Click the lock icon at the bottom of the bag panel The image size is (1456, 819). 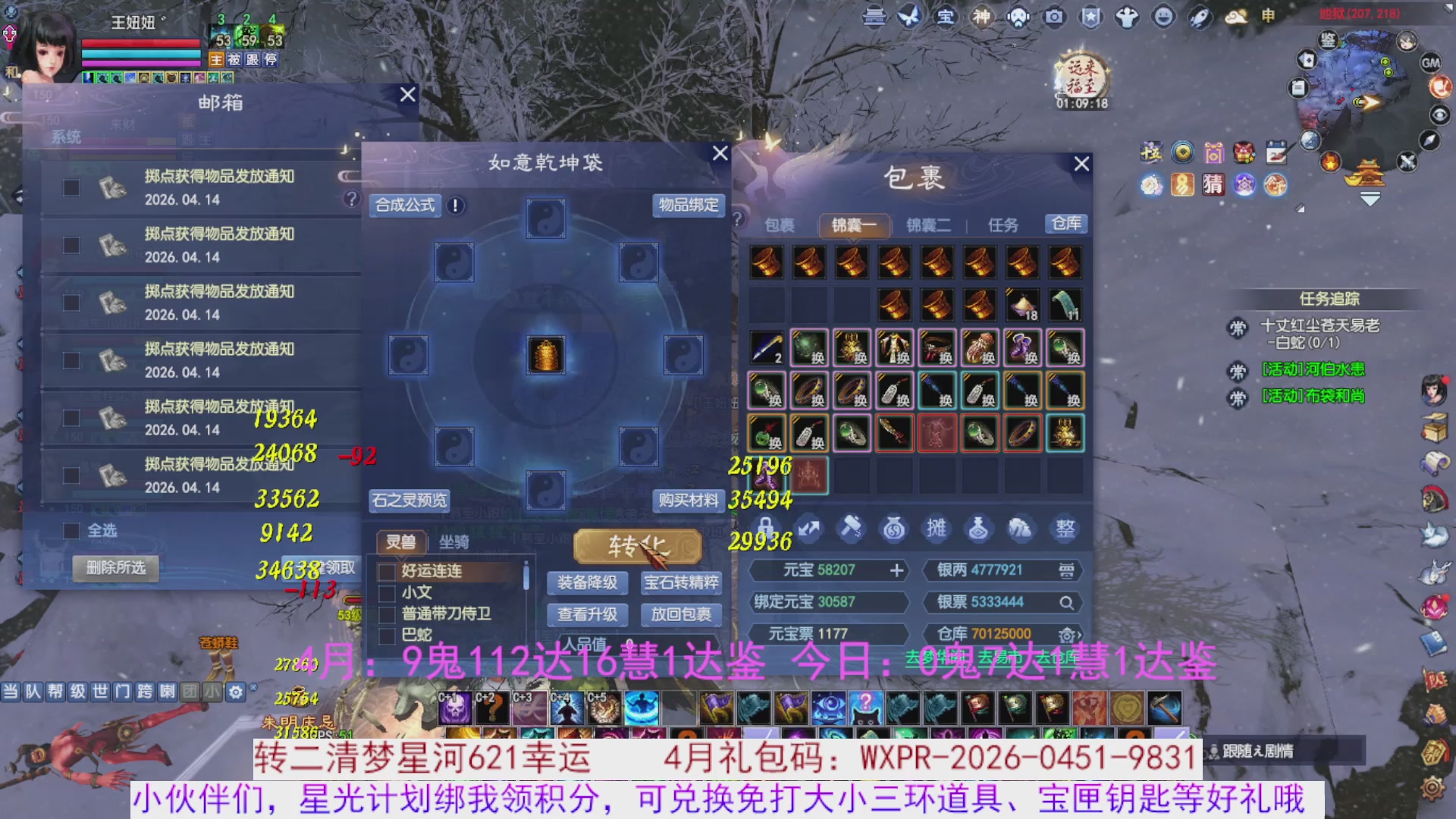click(767, 529)
